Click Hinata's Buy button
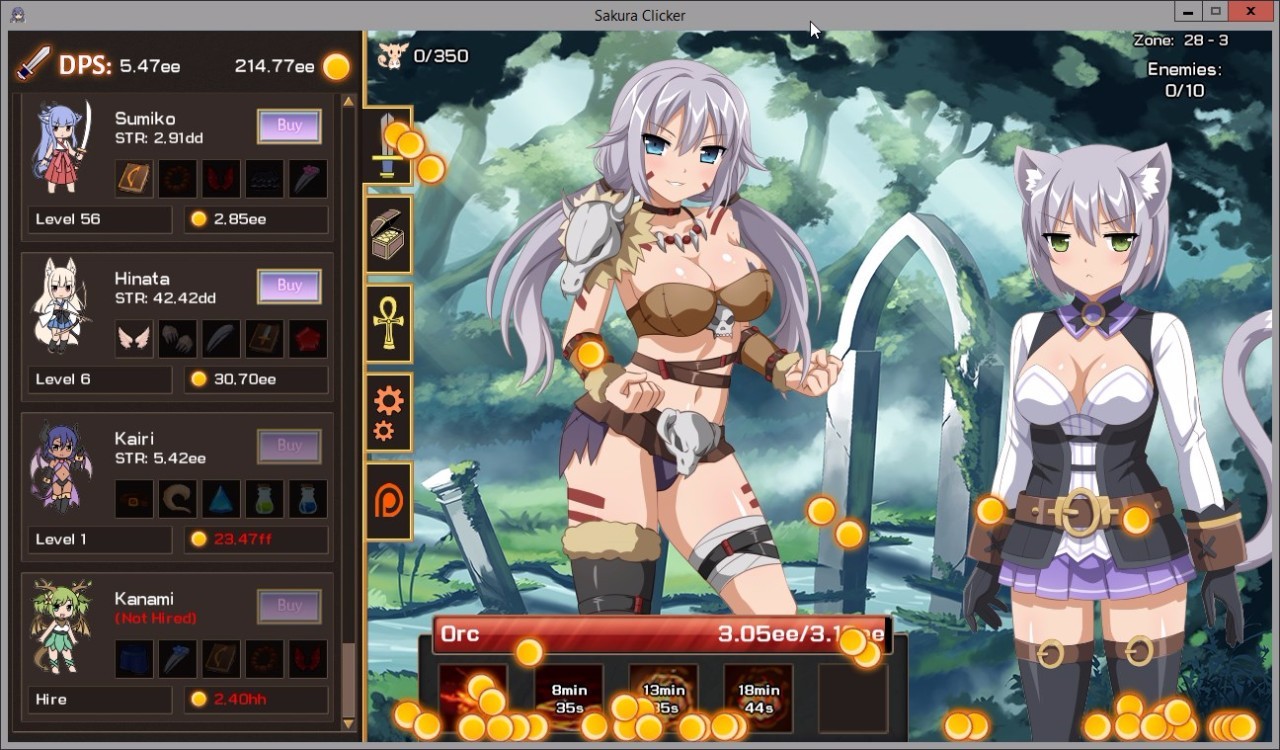Image resolution: width=1280 pixels, height=750 pixels. pyautogui.click(x=289, y=286)
